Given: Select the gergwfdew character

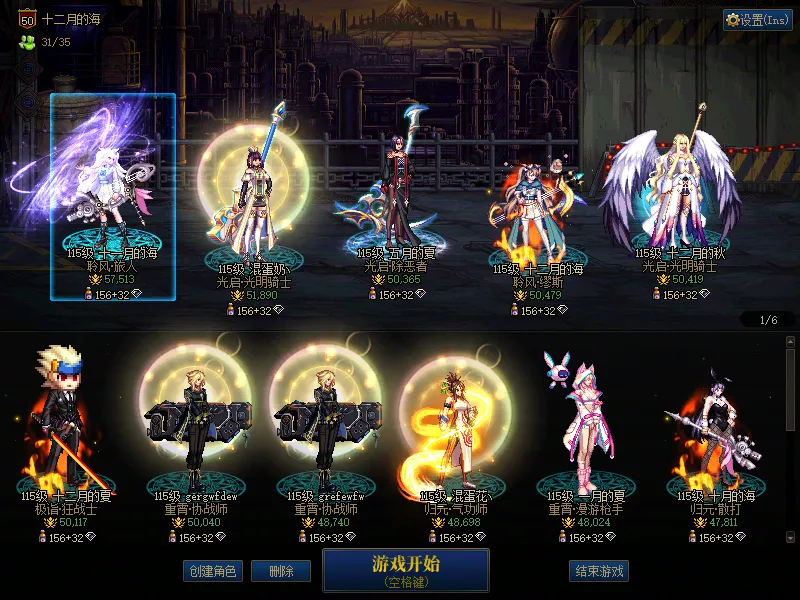Looking at the screenshot, I should [195, 425].
